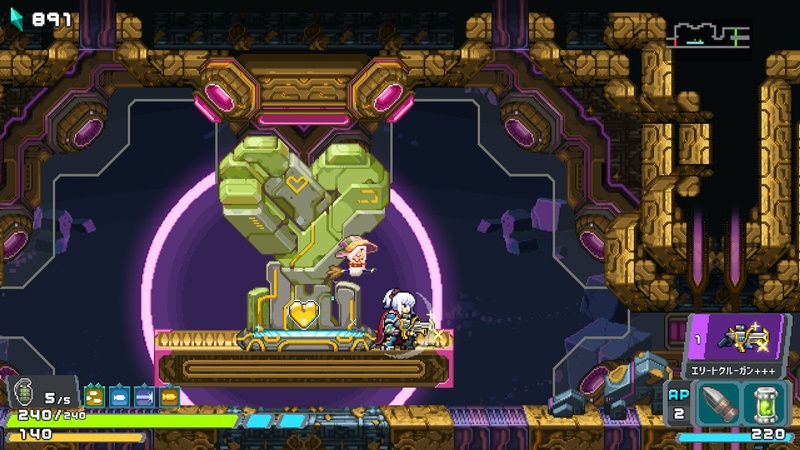
Task: Use the green canister item
Action: (769, 406)
